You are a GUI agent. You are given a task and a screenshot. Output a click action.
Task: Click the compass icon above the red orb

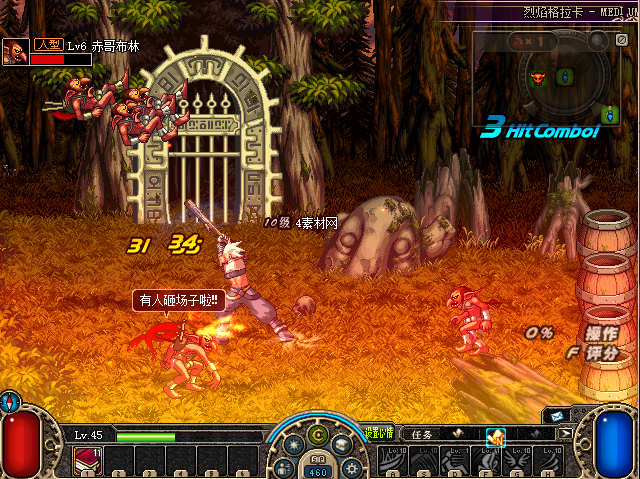pyautogui.click(x=10, y=400)
